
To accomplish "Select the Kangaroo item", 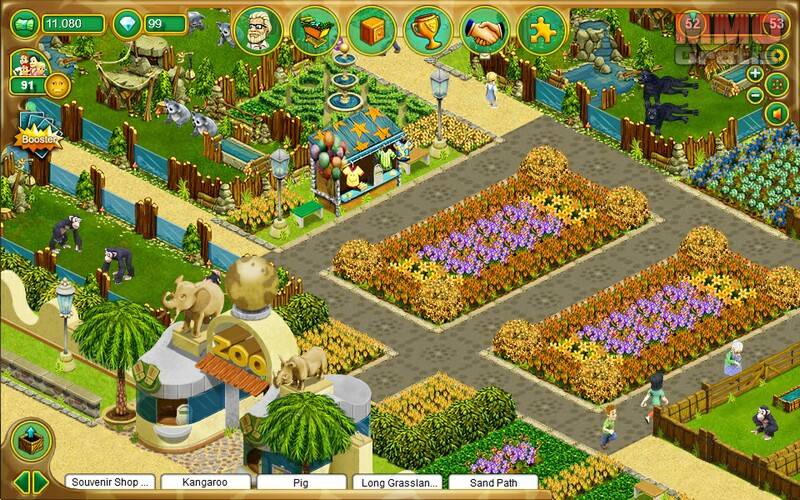I will click(x=204, y=482).
